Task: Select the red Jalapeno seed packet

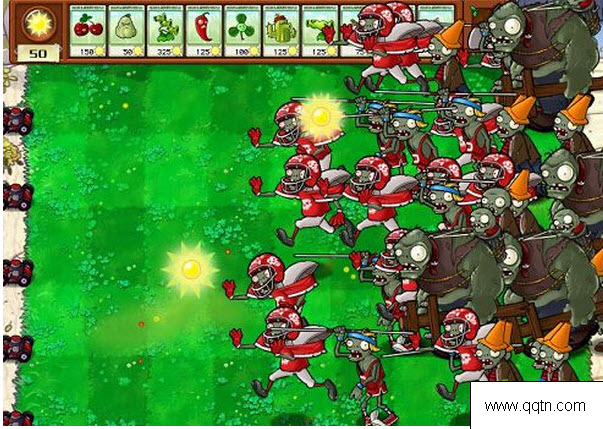Action: pos(204,30)
